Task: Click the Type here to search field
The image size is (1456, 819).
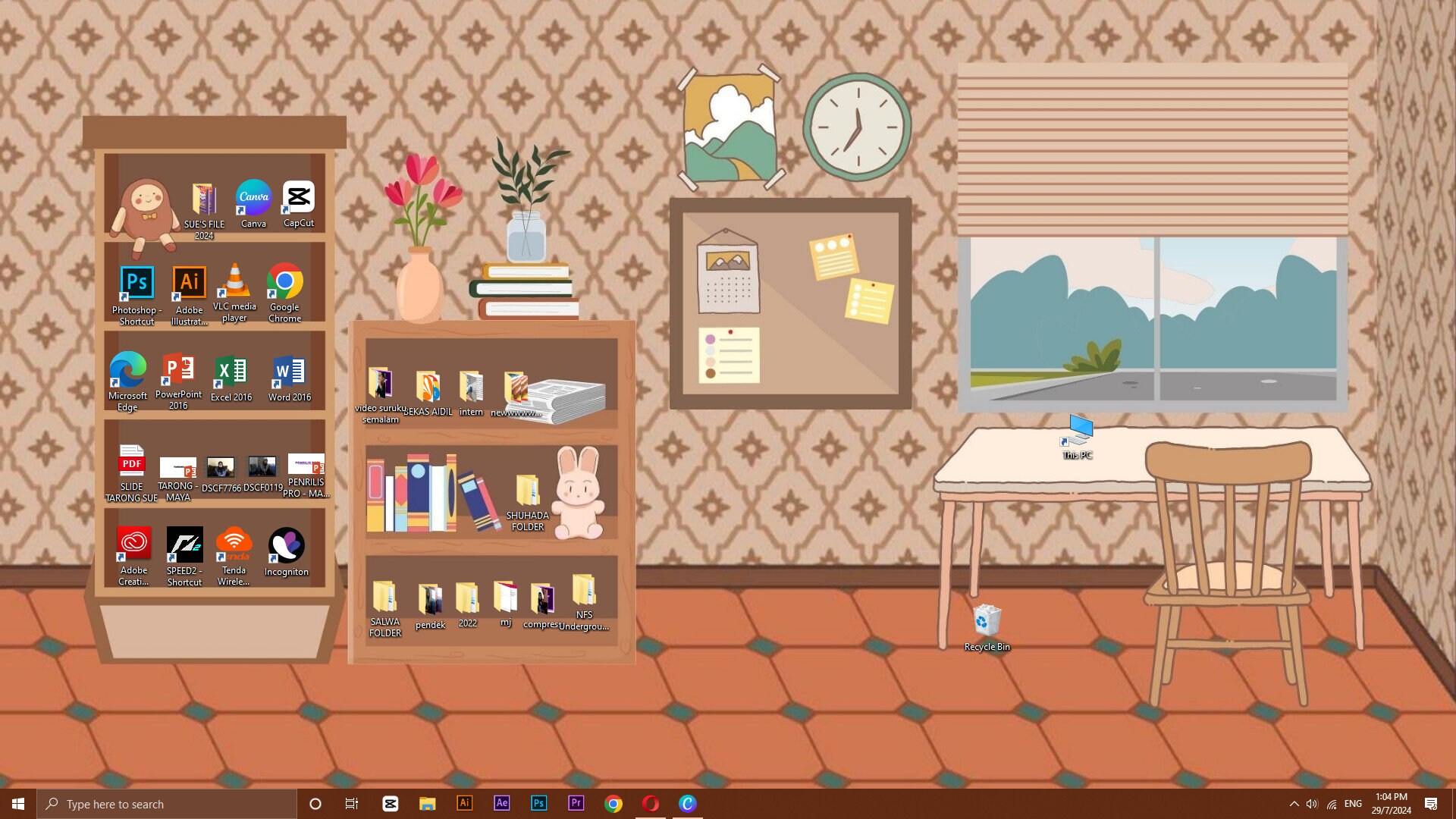Action: (x=167, y=803)
